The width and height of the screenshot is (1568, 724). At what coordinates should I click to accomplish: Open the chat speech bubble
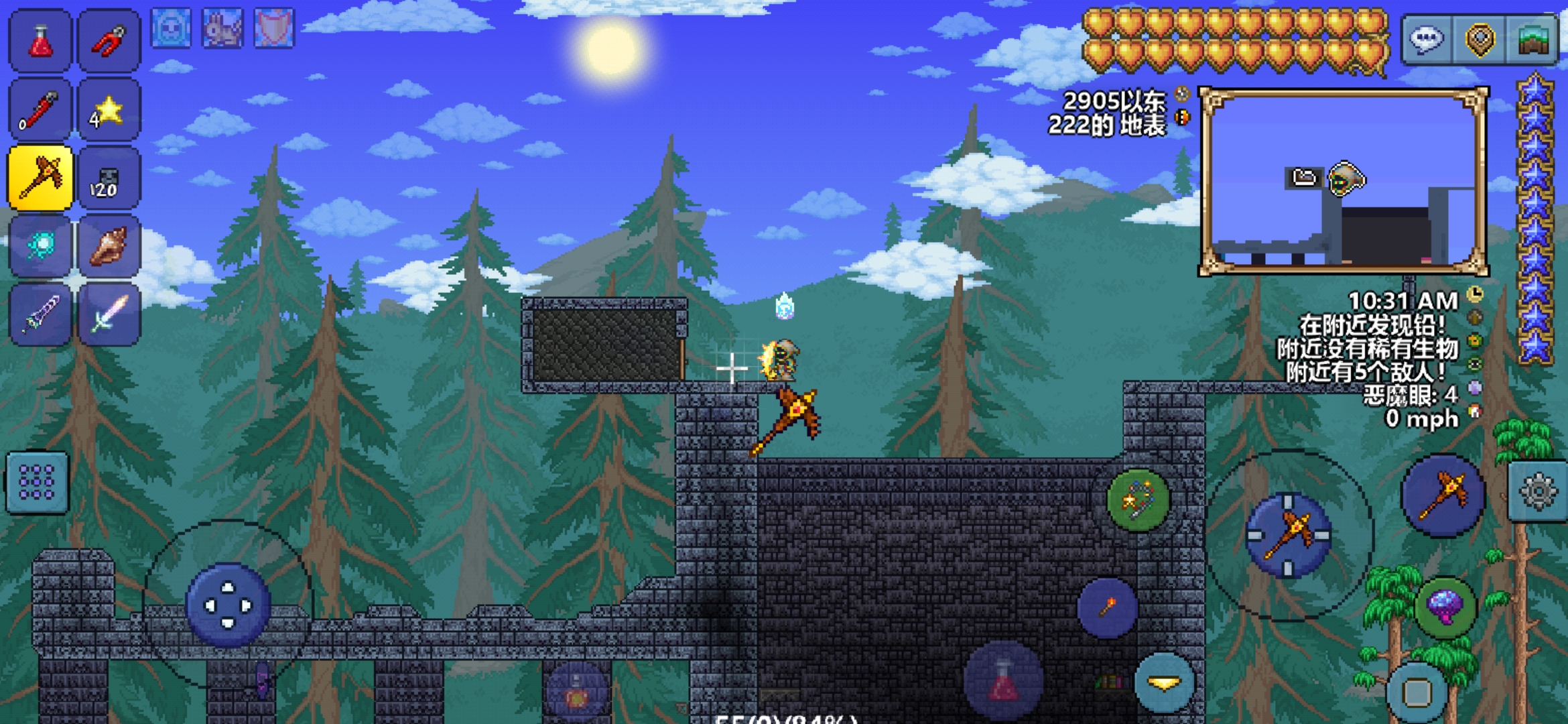(x=1427, y=40)
